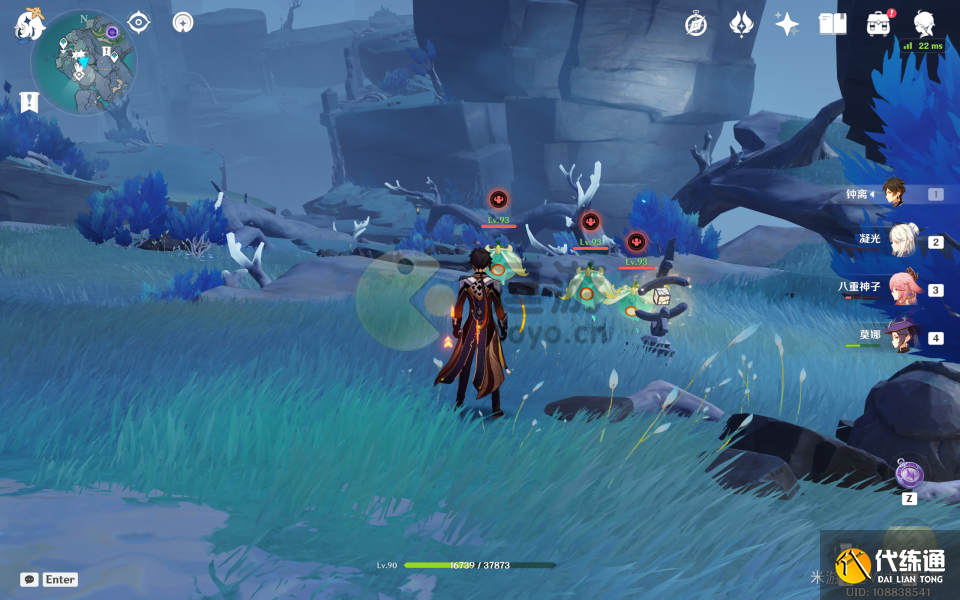
Task: Click the concentric rings icon beside the eye
Action: 183,23
